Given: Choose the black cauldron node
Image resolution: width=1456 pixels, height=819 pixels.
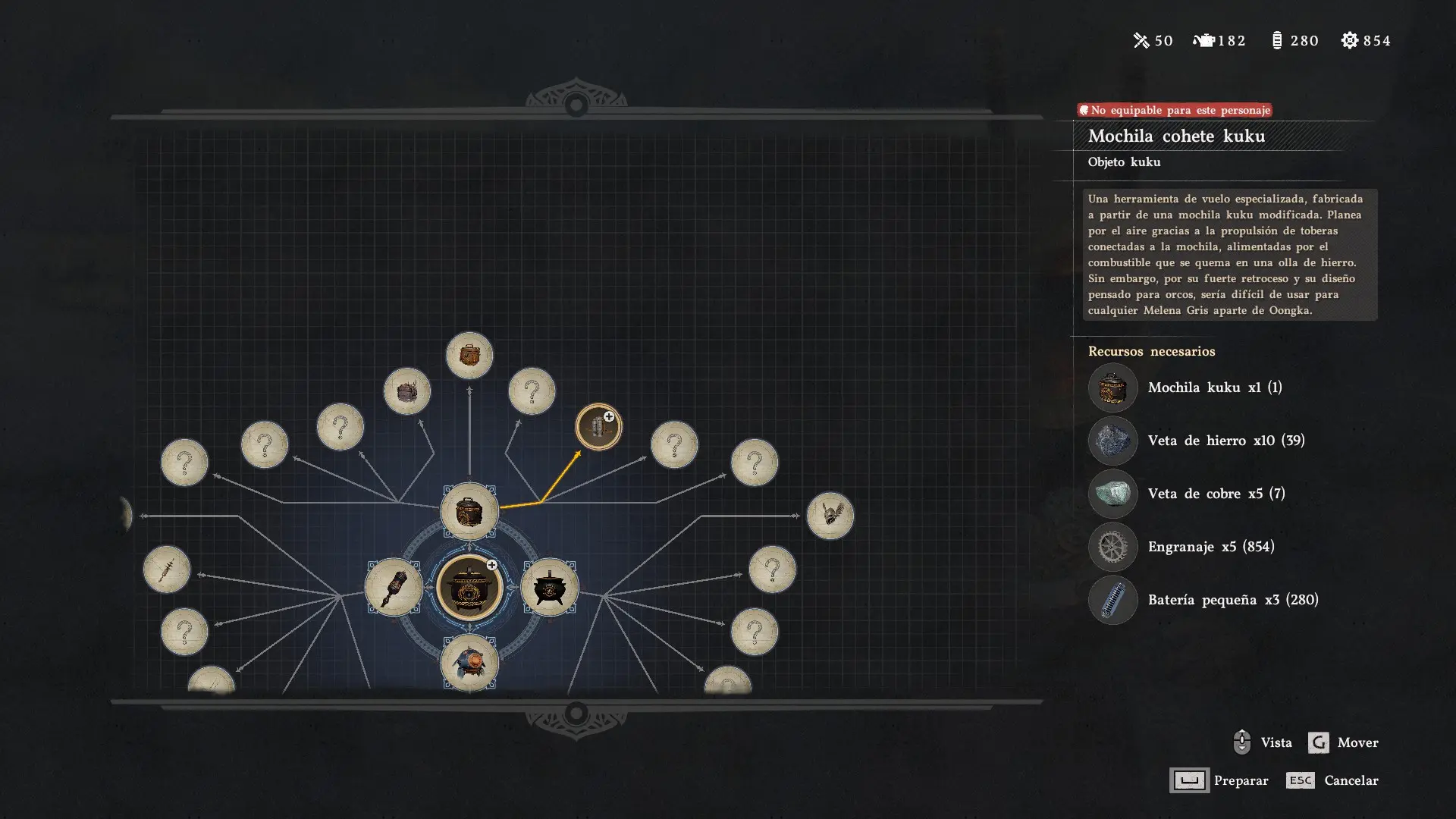Looking at the screenshot, I should (550, 587).
